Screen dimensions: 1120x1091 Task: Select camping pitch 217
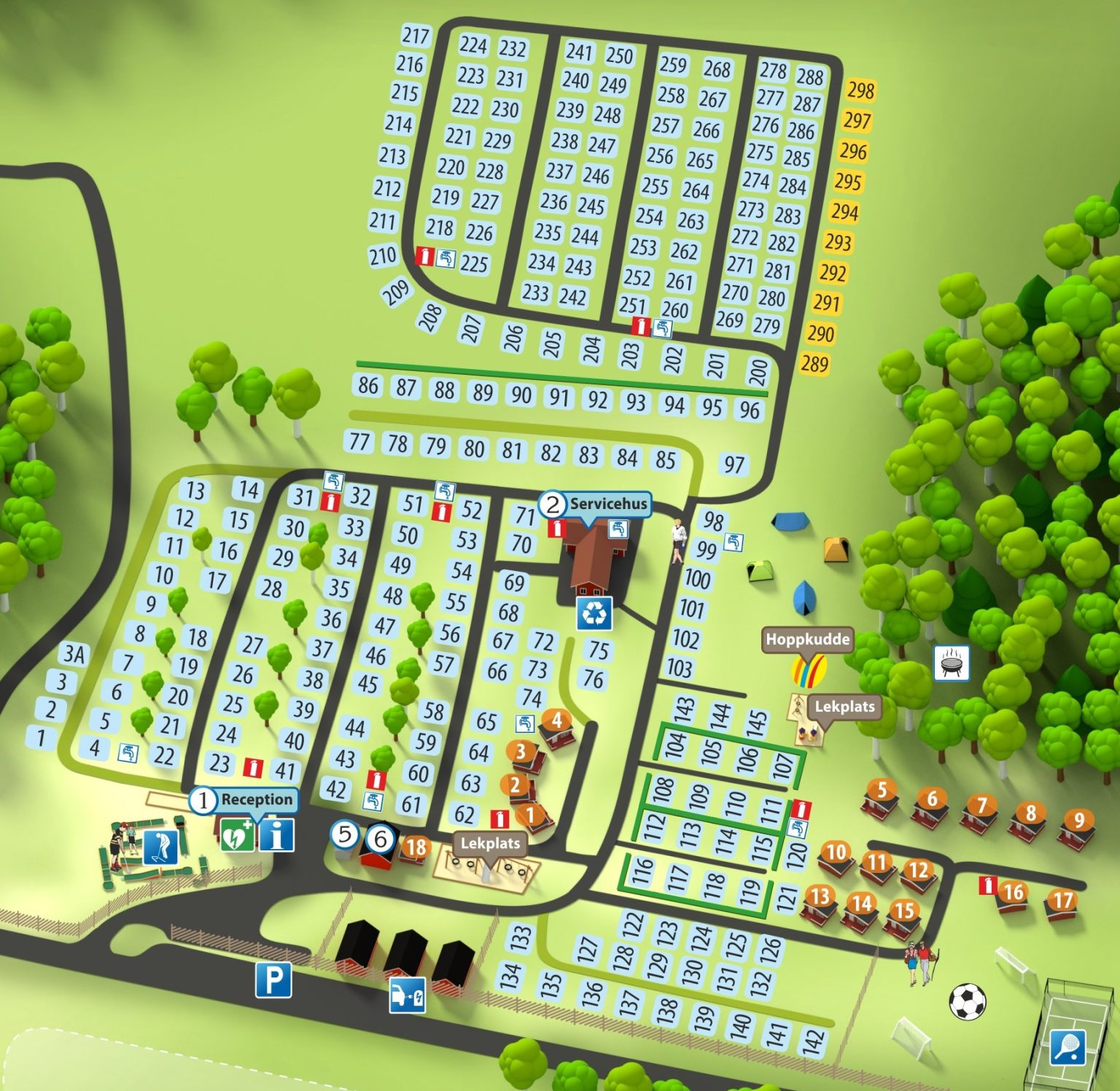[416, 35]
